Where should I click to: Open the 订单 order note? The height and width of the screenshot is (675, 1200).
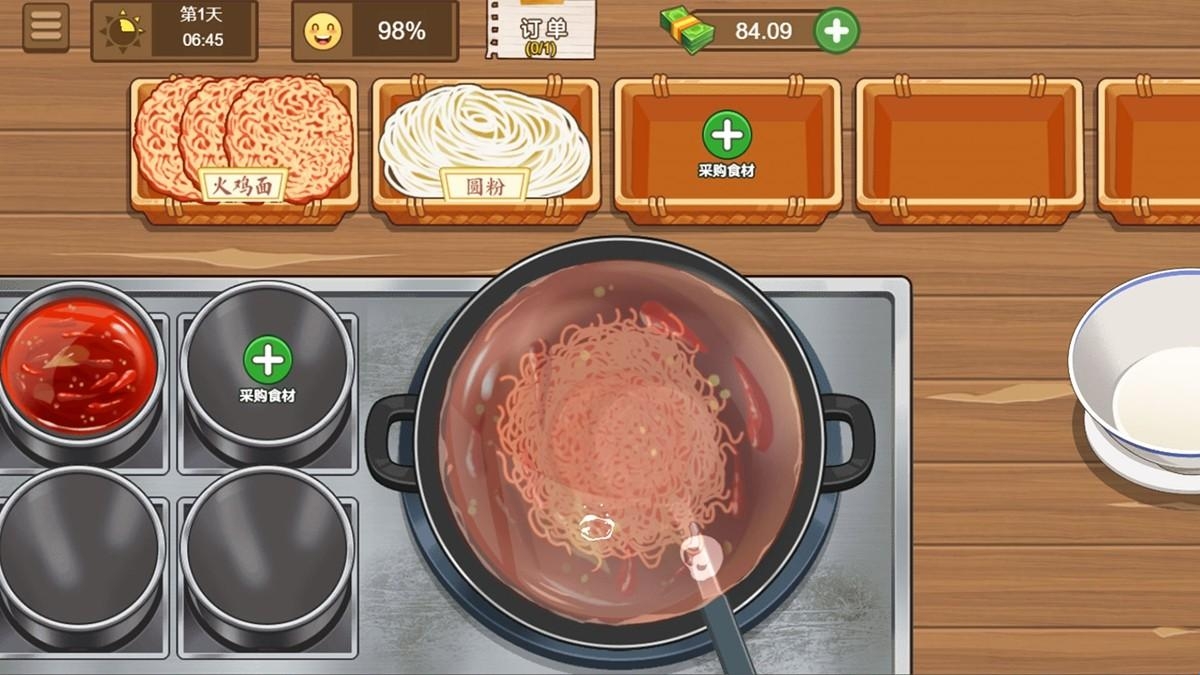tap(541, 28)
